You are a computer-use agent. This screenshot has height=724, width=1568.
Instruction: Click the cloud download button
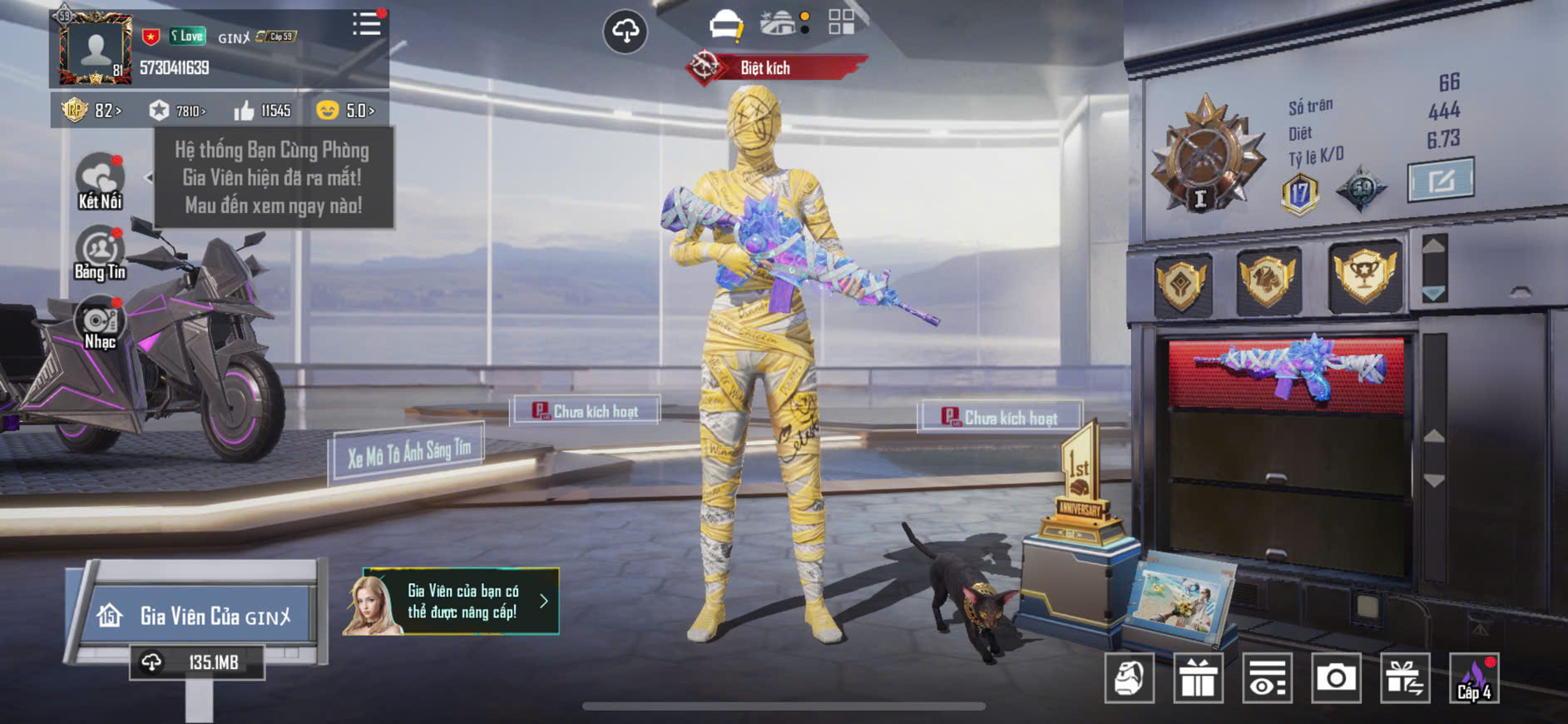[x=625, y=32]
